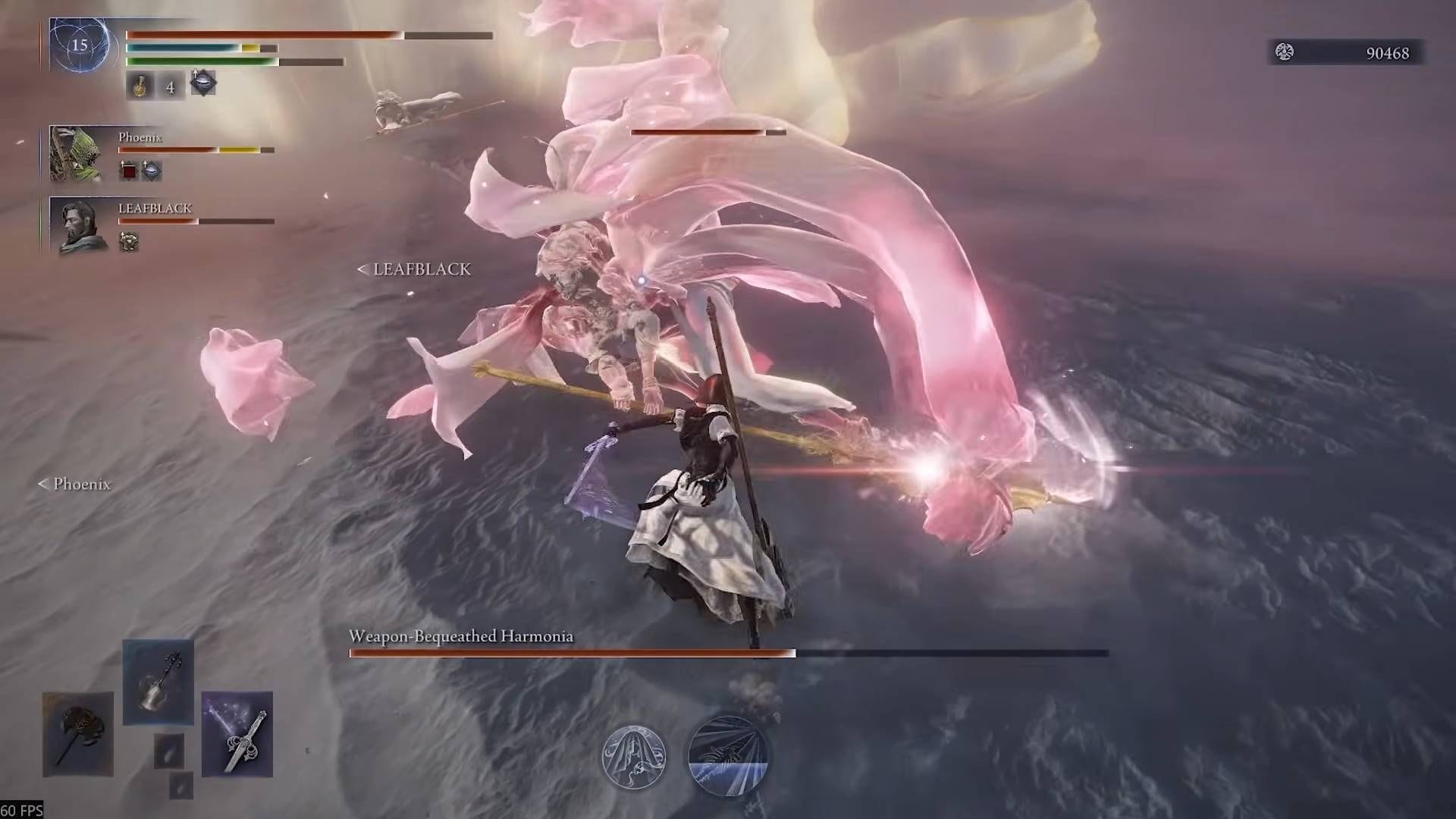Click the Weapon-Bequeathed Harmonia boss name
1456x819 pixels.
(461, 637)
